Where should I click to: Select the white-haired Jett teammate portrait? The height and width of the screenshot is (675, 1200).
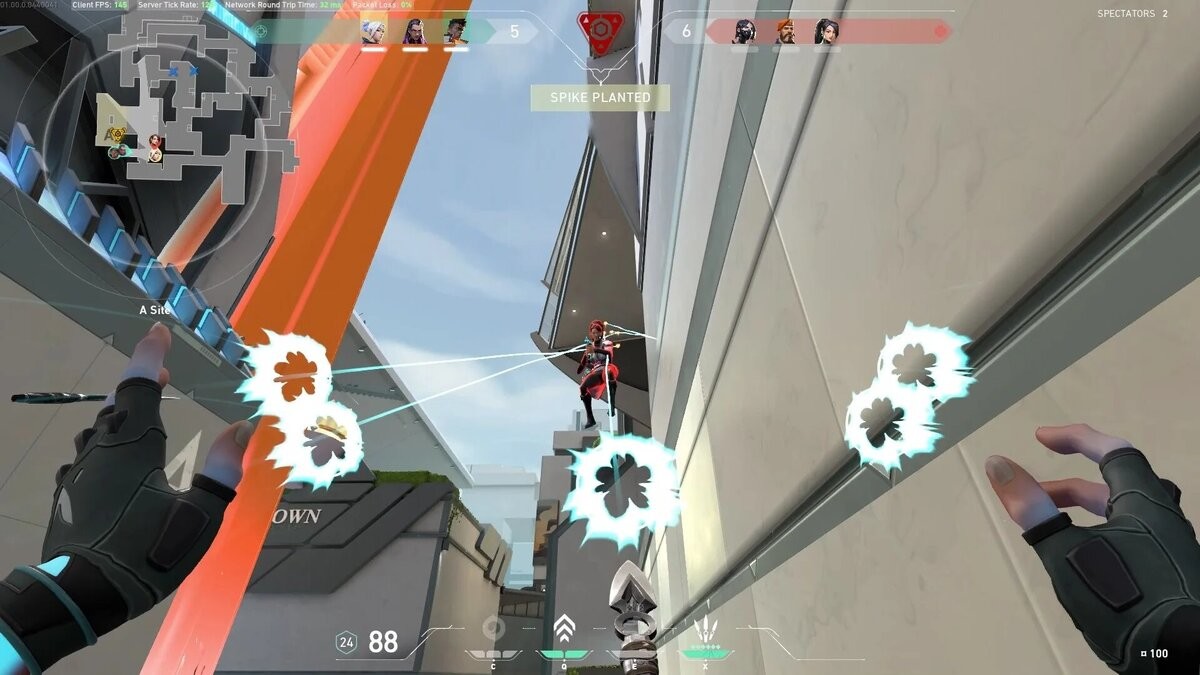[372, 32]
